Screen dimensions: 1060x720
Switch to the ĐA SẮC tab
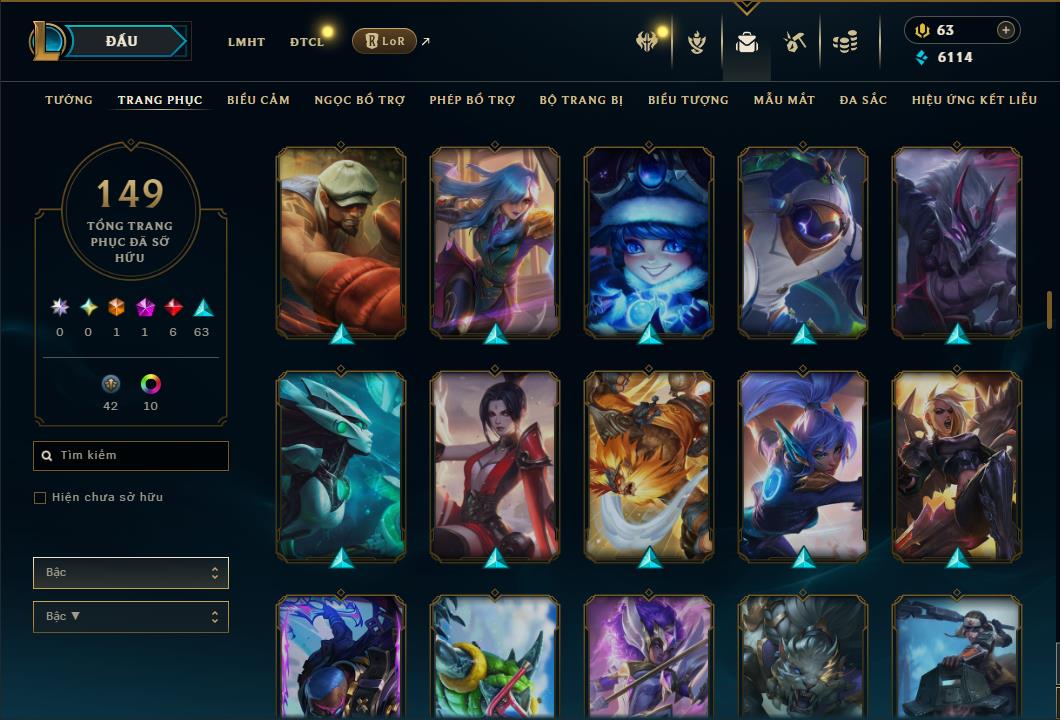(863, 100)
